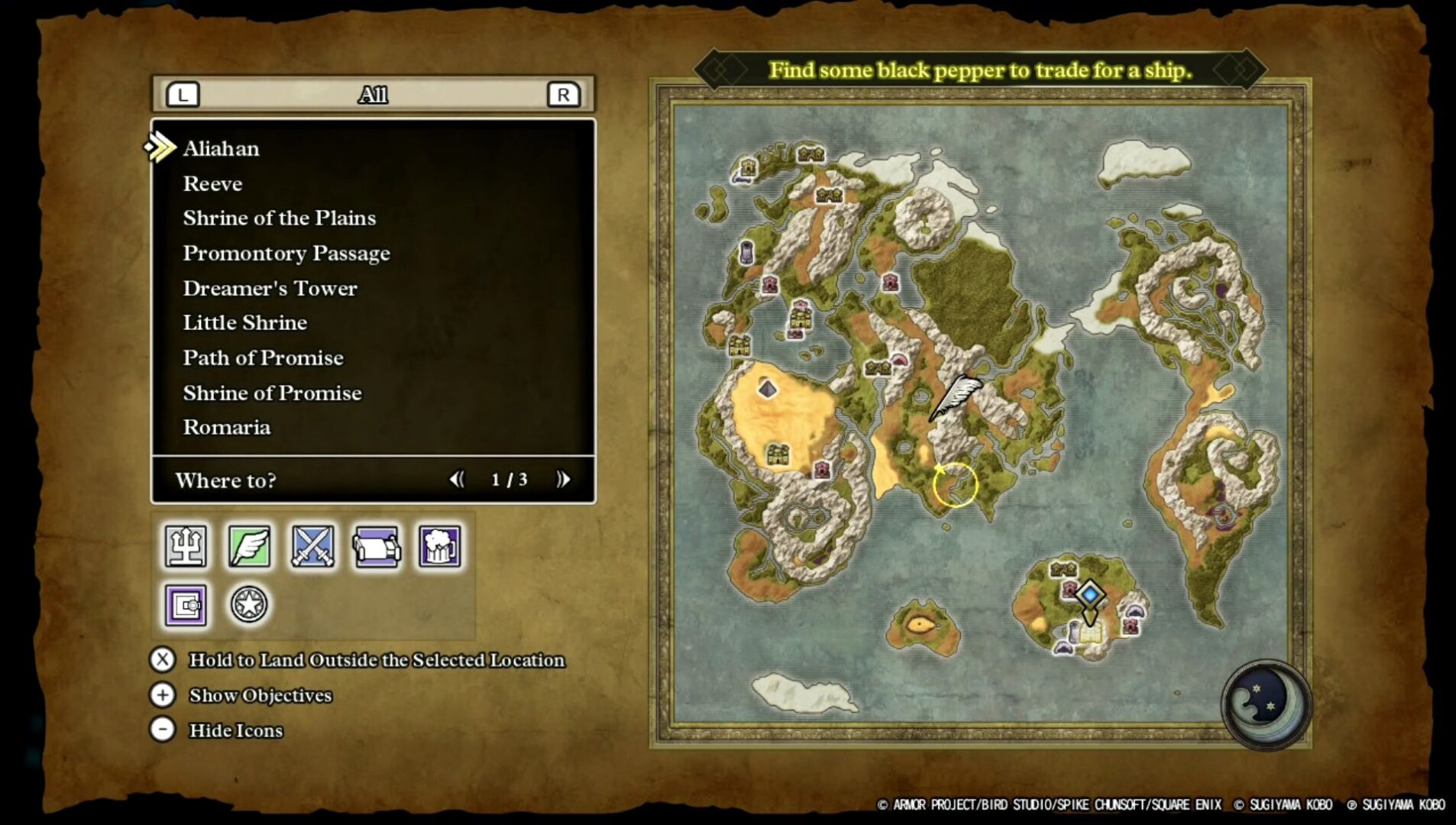The image size is (1456, 825).
Task: Select Shrine of the Plains
Action: pyautogui.click(x=279, y=218)
